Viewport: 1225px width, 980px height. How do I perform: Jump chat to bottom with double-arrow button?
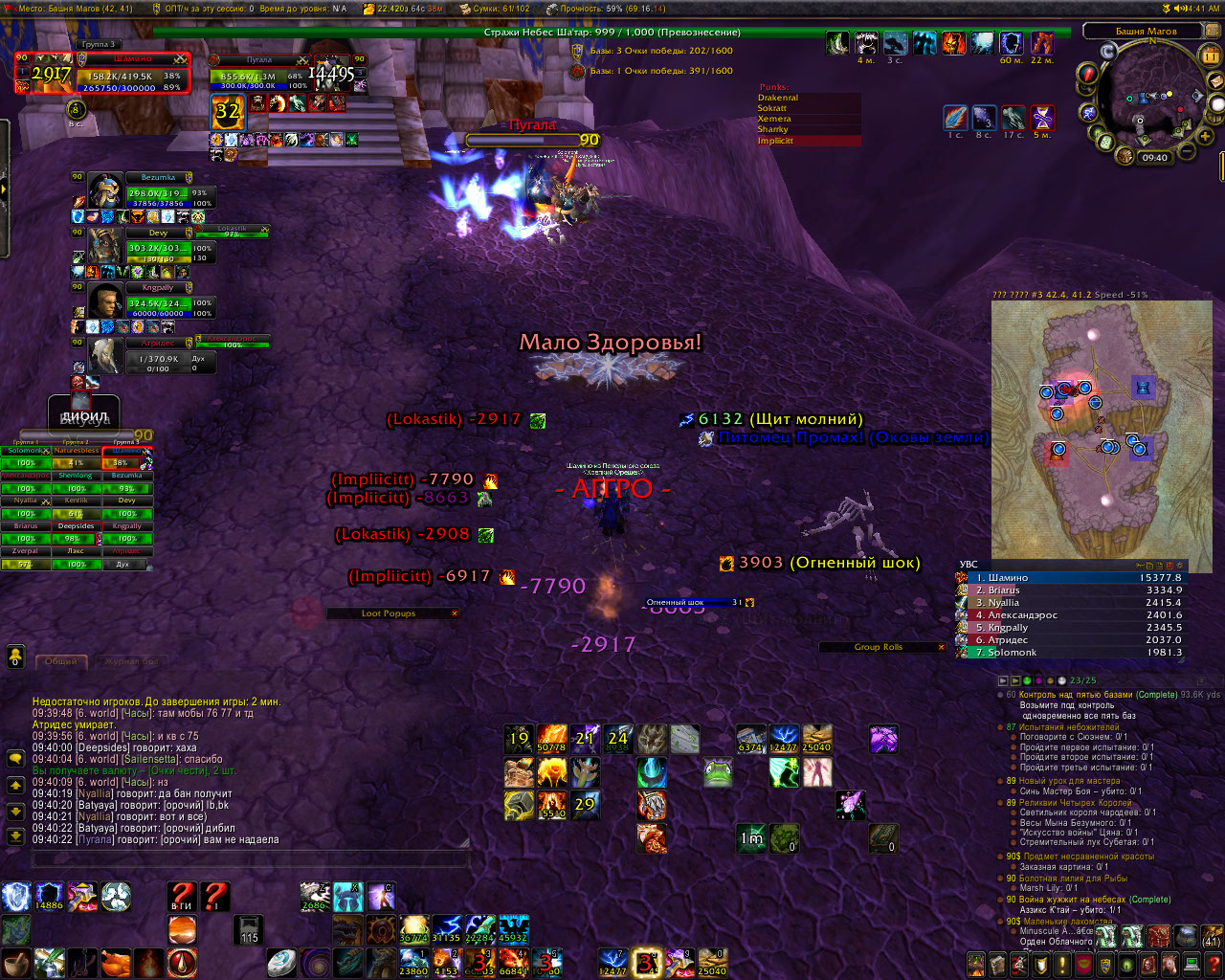[15, 835]
